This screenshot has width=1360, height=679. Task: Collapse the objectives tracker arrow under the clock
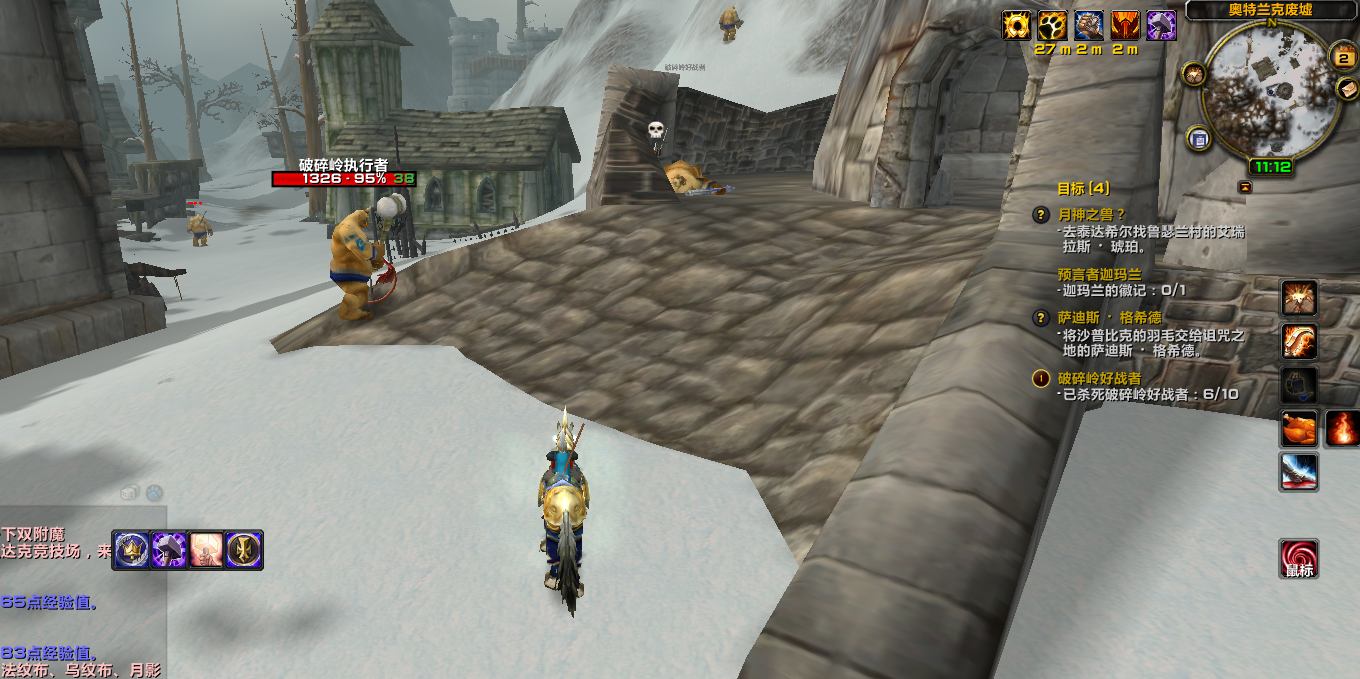tap(1245, 187)
